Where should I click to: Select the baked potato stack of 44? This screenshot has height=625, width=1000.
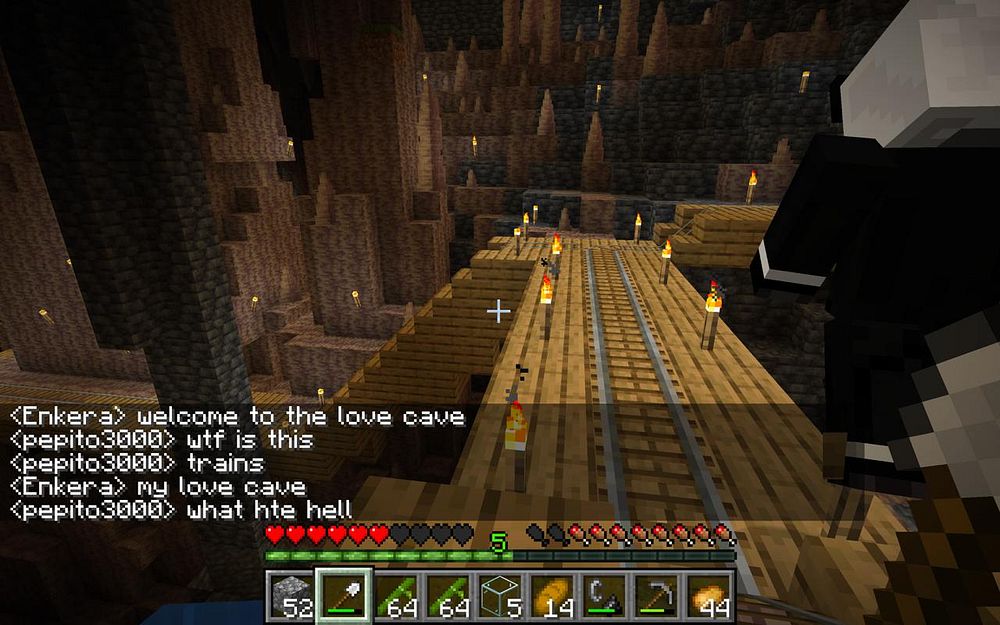tap(709, 595)
